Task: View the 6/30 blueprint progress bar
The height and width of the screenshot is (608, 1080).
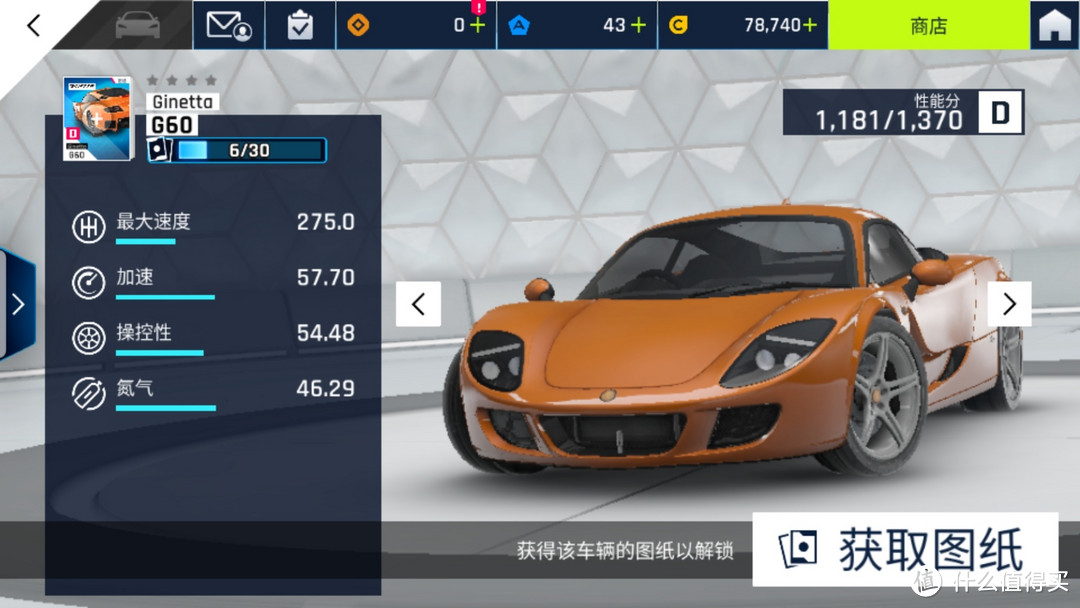Action: click(x=249, y=151)
